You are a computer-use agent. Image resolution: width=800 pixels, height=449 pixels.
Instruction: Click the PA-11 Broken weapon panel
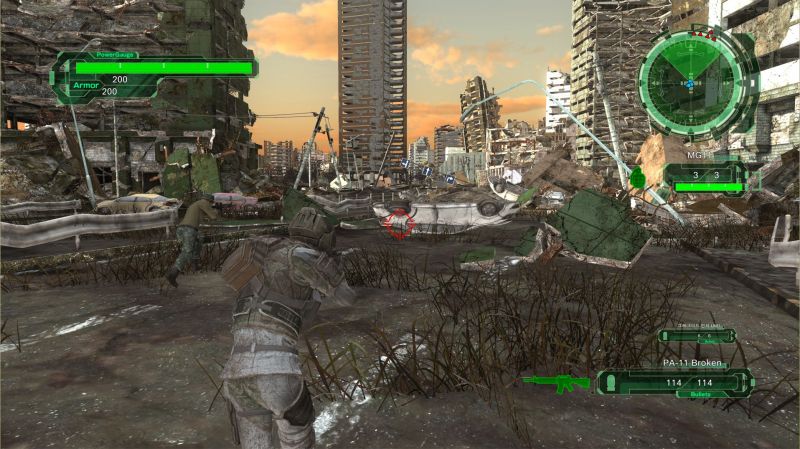pyautogui.click(x=675, y=381)
